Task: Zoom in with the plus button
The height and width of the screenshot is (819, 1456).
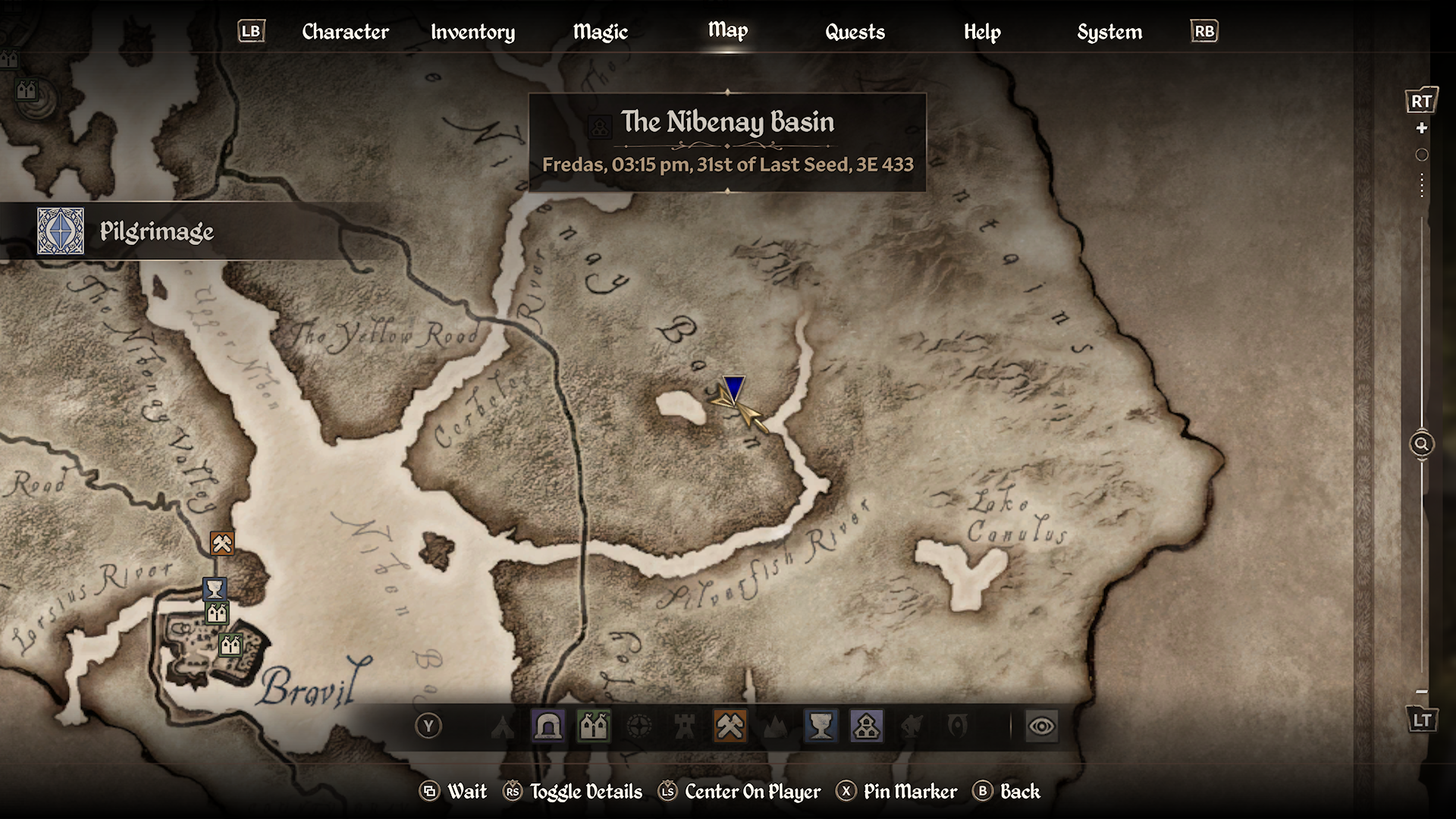Action: (1422, 128)
